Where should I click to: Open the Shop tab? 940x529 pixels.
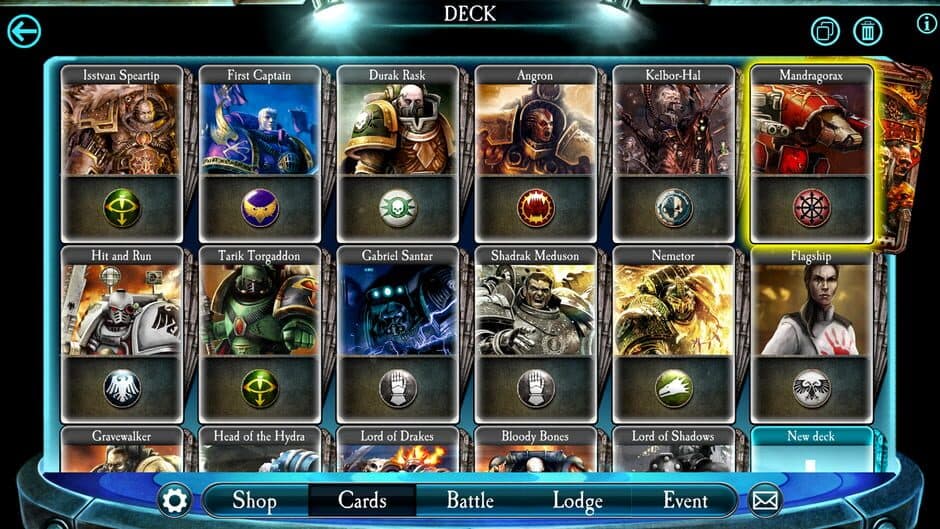(254, 500)
